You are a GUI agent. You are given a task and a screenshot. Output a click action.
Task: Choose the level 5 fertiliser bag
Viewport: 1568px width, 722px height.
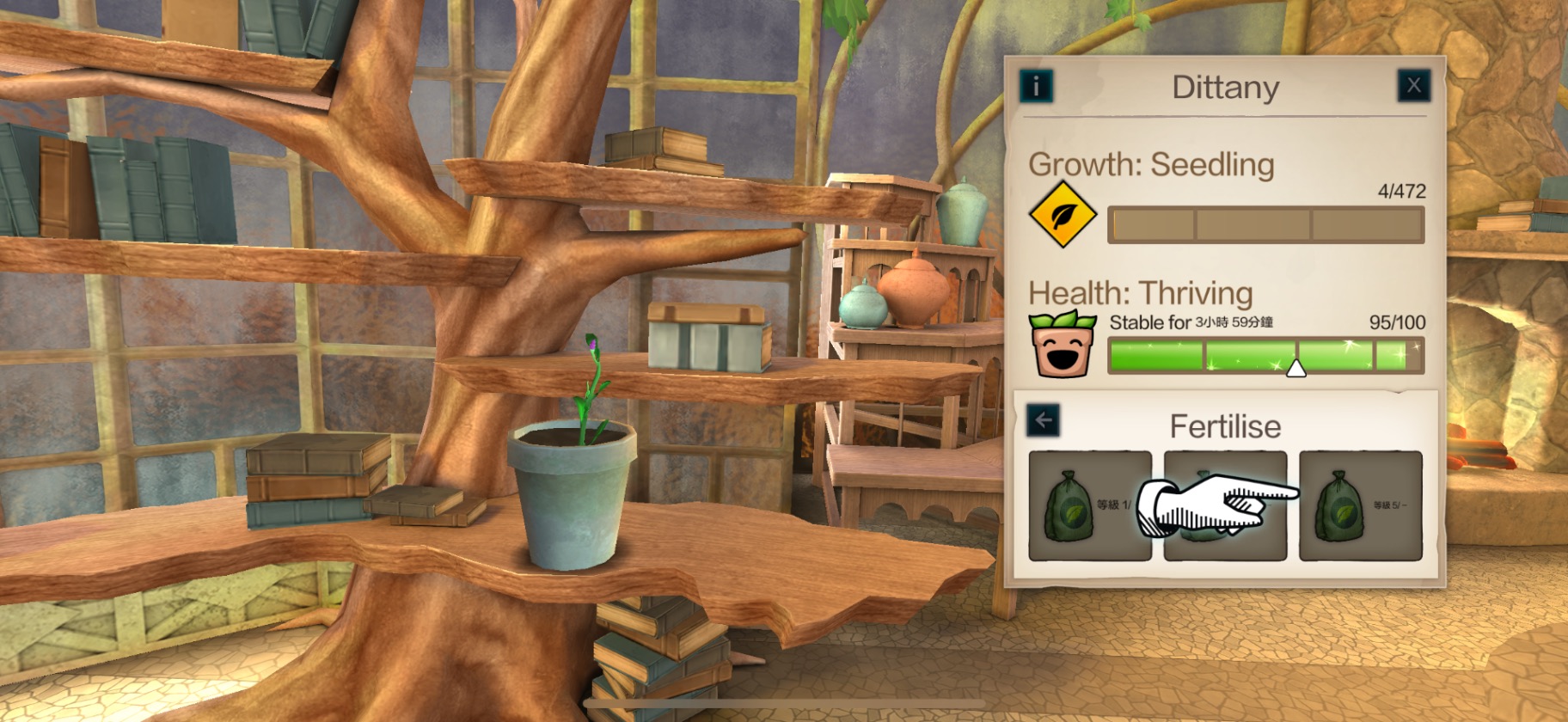pyautogui.click(x=1360, y=506)
